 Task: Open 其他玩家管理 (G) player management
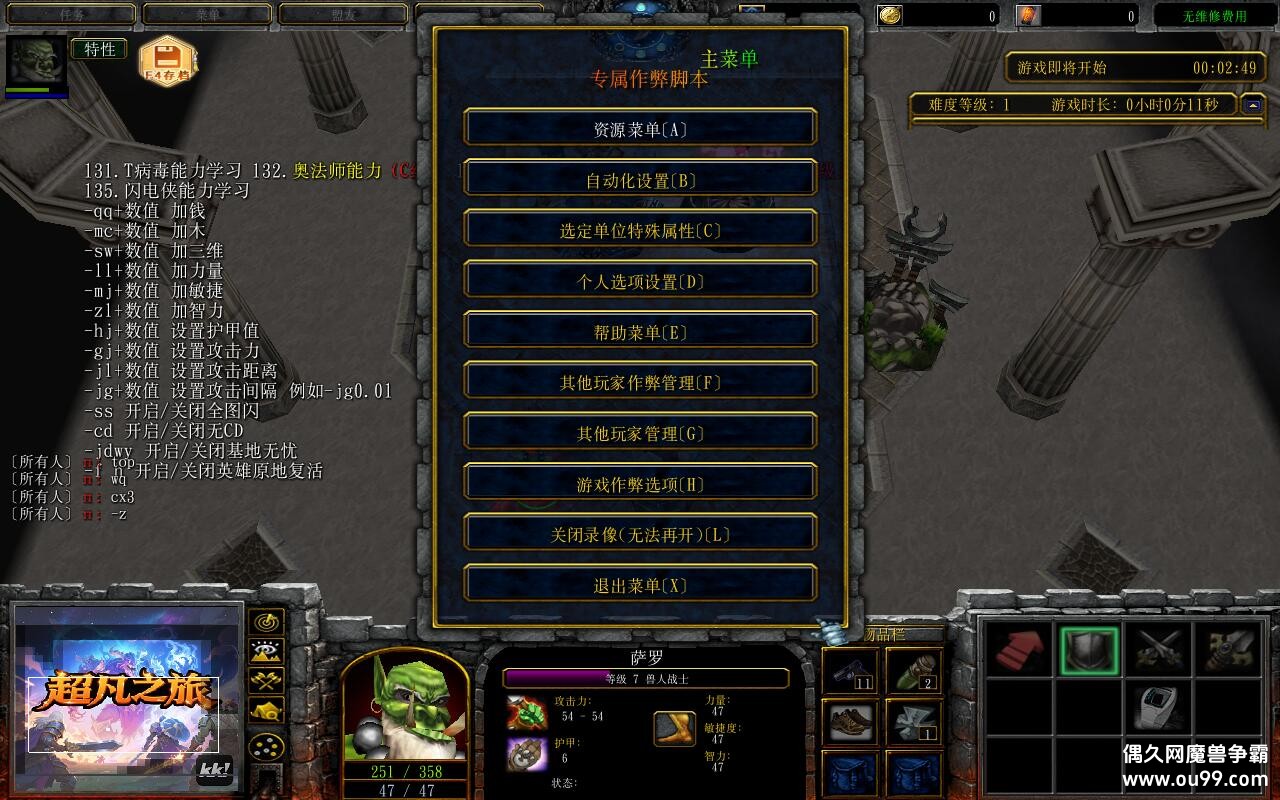(640, 434)
